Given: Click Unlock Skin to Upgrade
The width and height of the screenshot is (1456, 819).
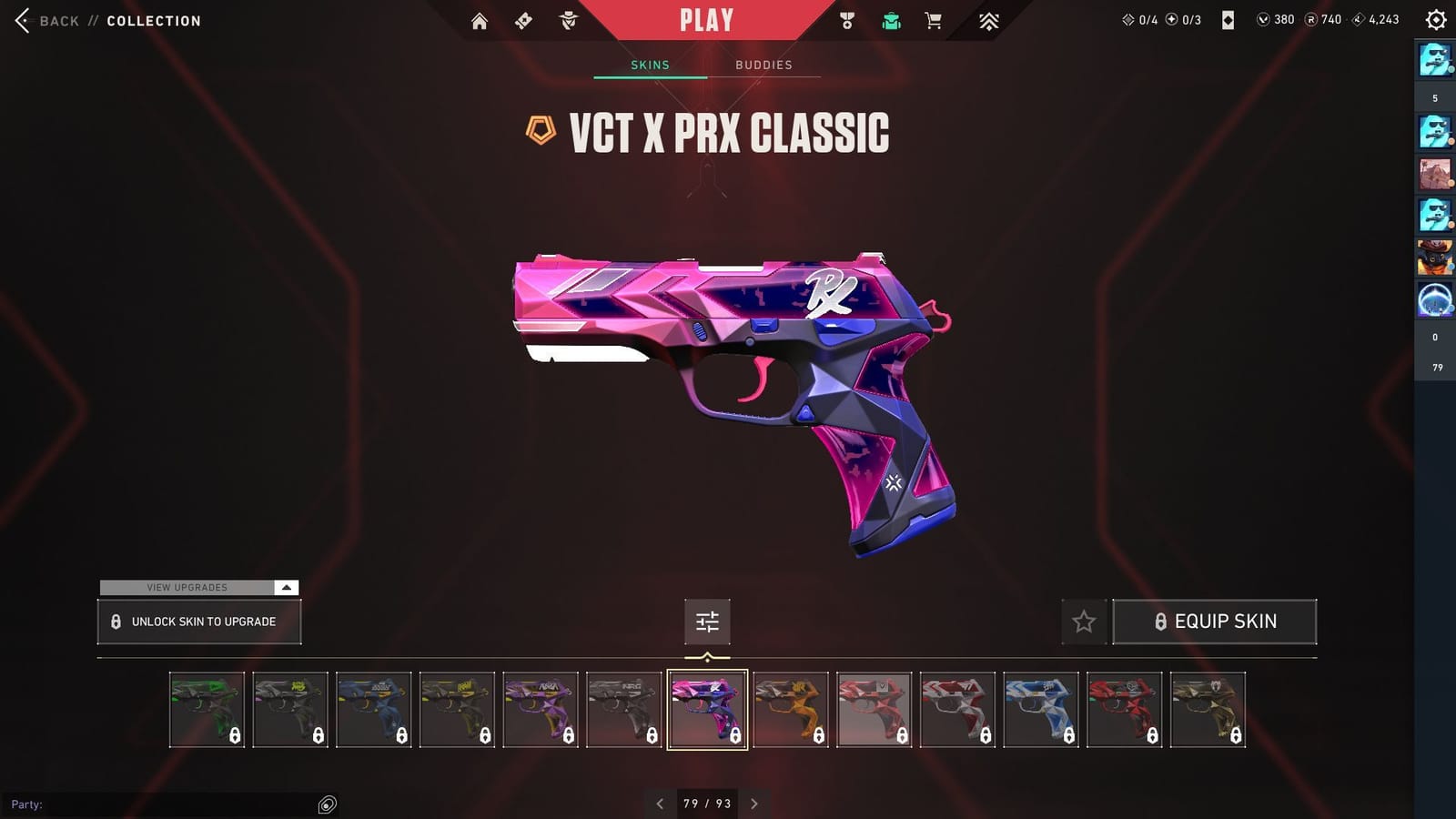Looking at the screenshot, I should click(x=198, y=622).
